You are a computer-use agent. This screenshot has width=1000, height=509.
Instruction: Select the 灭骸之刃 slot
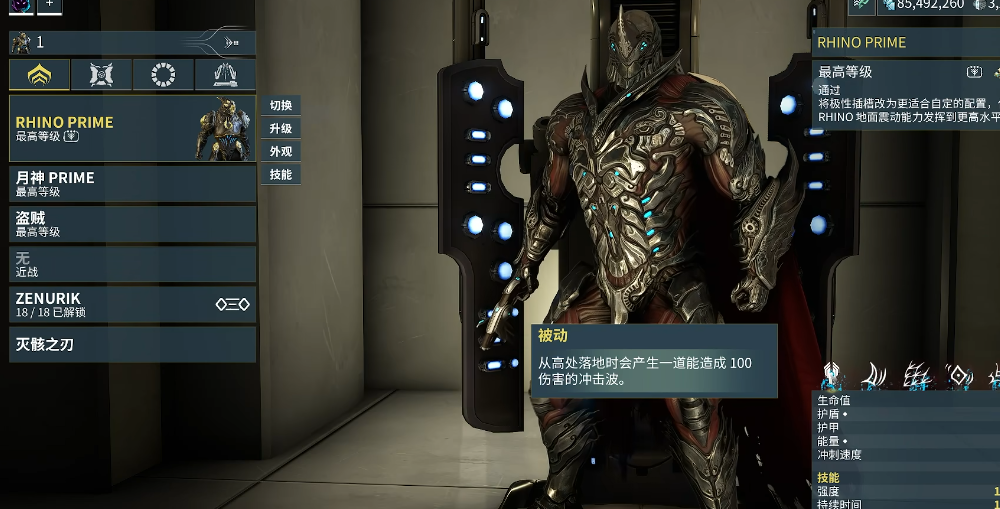132,345
